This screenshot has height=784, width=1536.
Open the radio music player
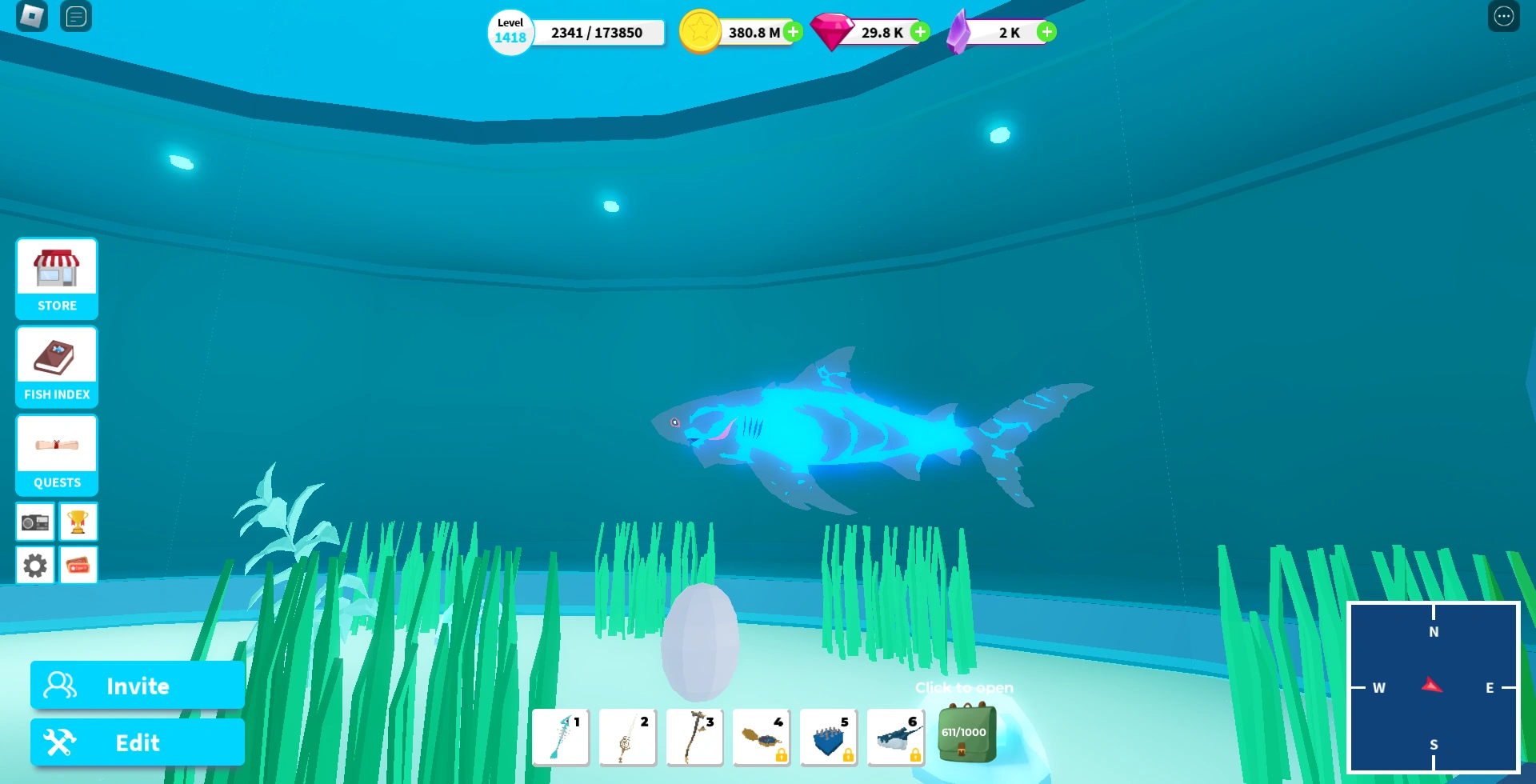pyautogui.click(x=34, y=521)
